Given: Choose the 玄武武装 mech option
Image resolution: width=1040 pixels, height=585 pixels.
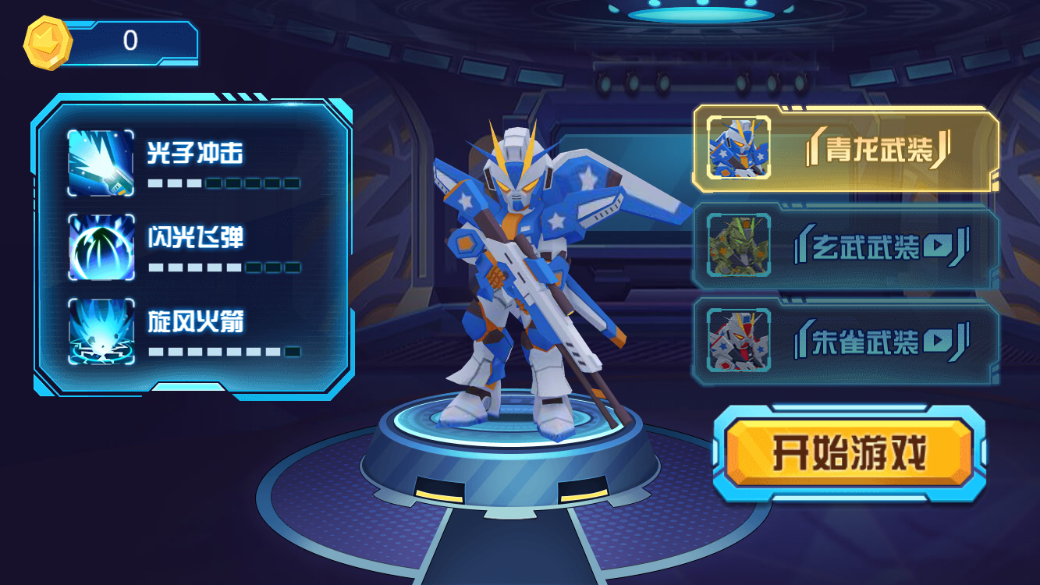Looking at the screenshot, I should pos(846,247).
